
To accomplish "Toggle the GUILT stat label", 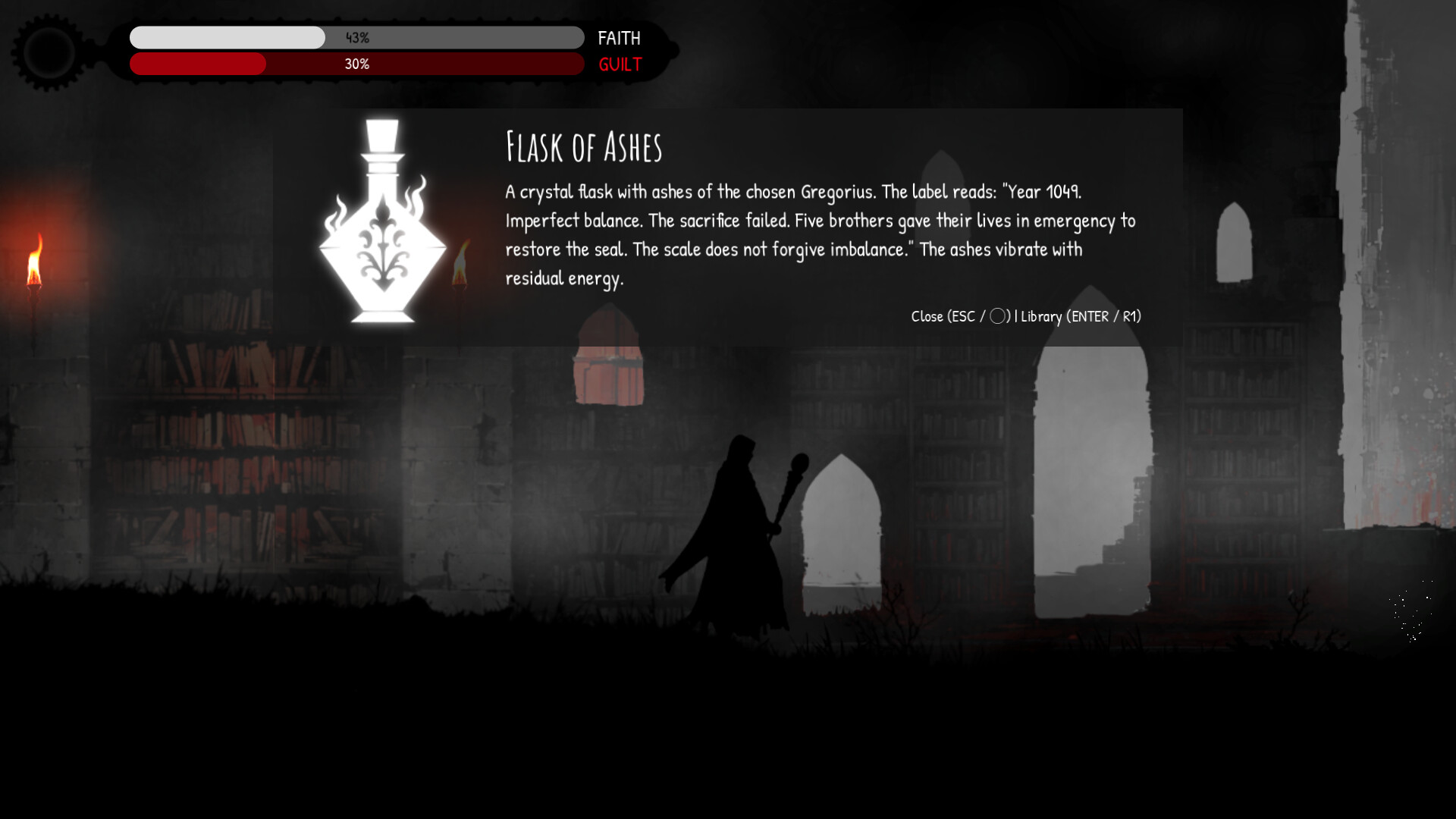I will pyautogui.click(x=620, y=65).
